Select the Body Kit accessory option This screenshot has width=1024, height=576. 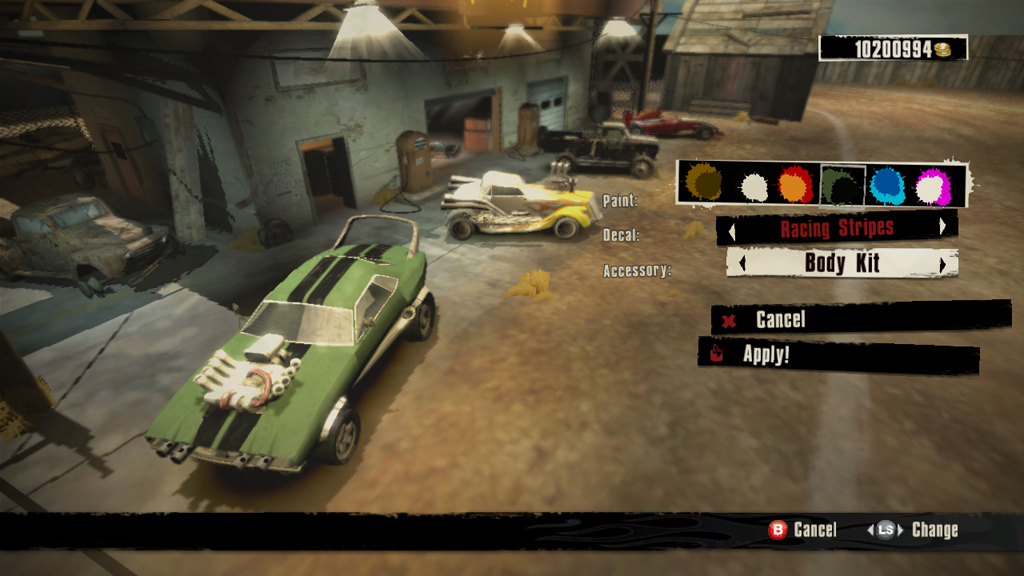click(x=841, y=264)
